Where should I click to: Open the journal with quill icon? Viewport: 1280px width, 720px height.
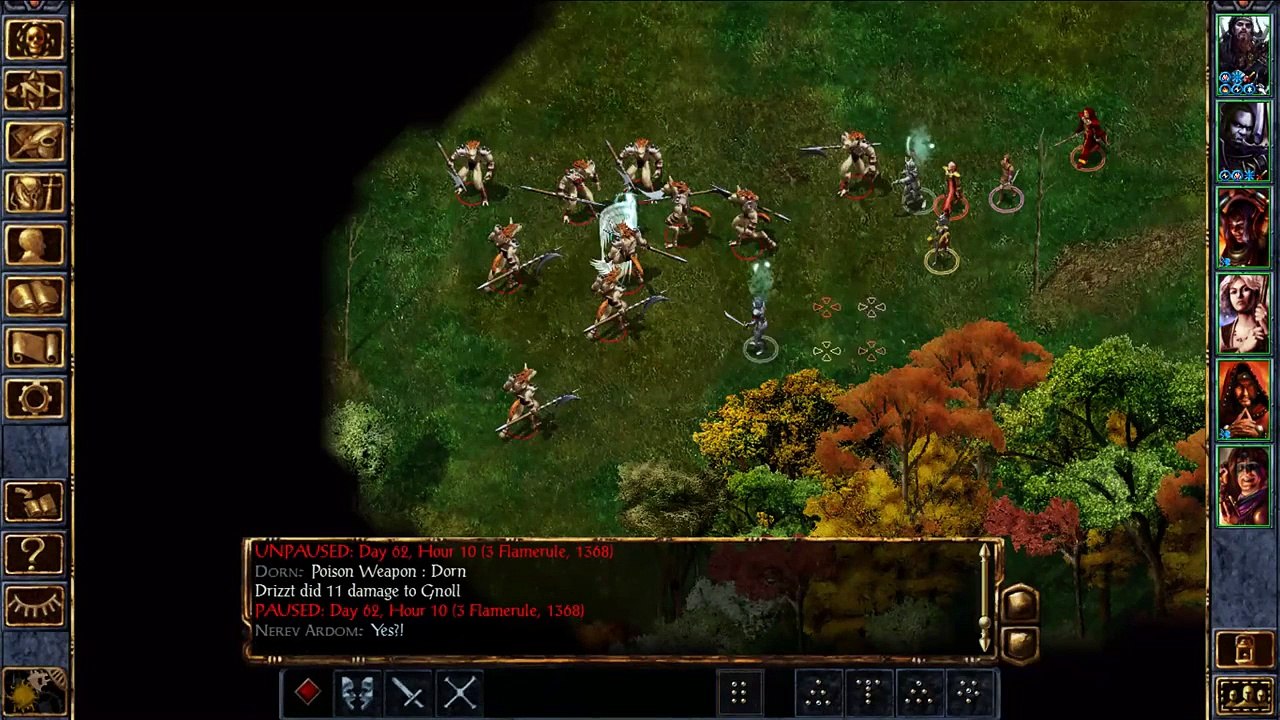click(x=35, y=142)
